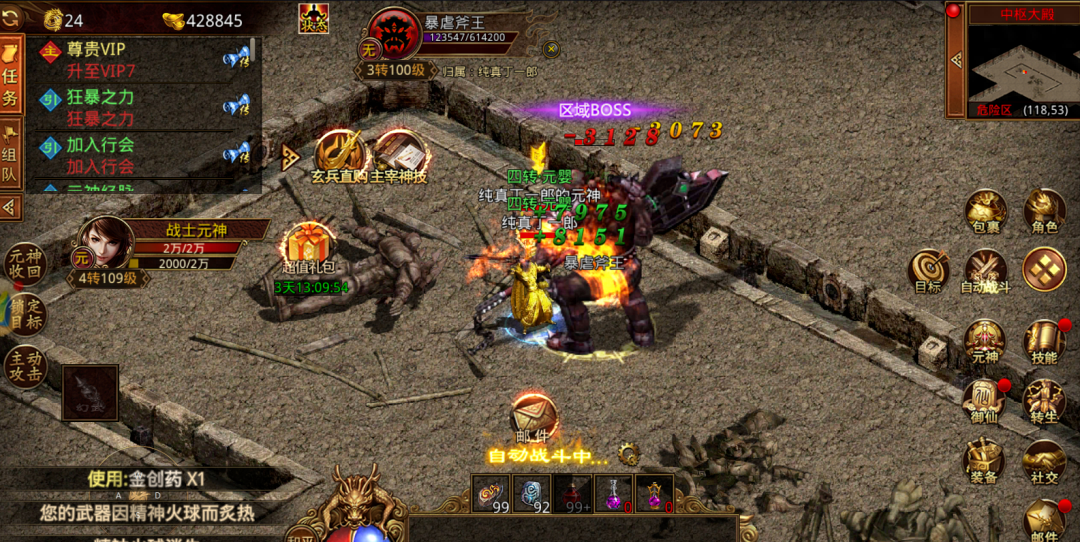Open the 转生 rebirth menu
The height and width of the screenshot is (542, 1080).
tap(1044, 400)
